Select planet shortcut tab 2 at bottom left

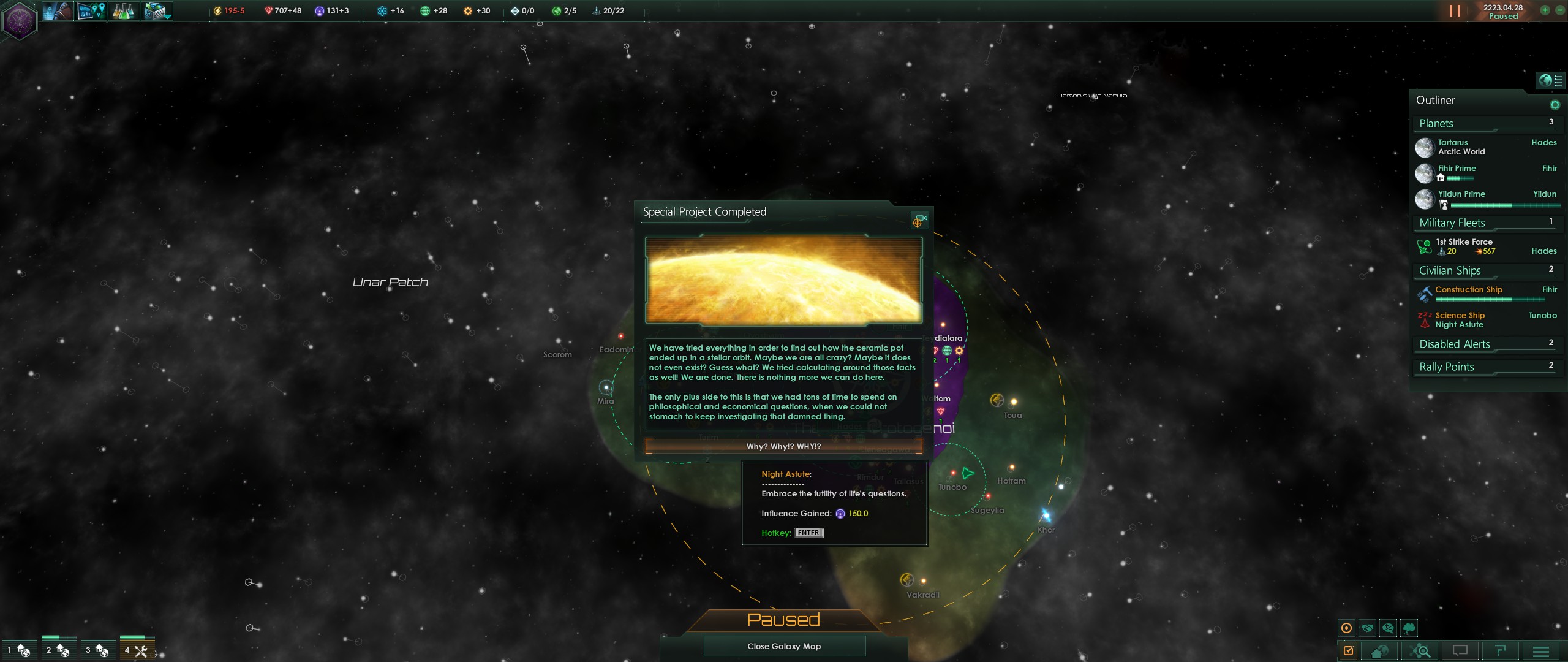(59, 651)
